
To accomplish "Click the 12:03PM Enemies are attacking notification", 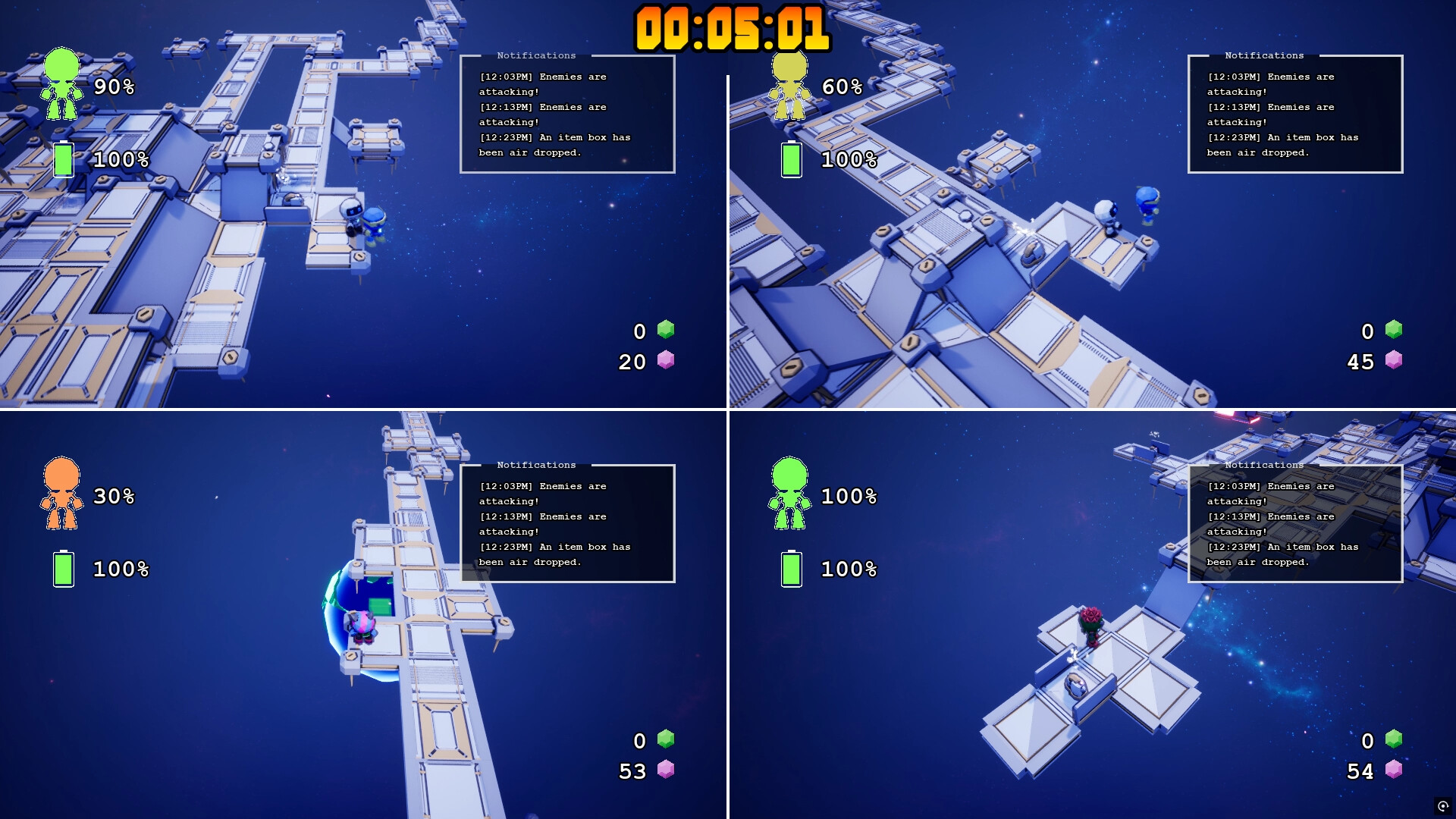I will 543,83.
